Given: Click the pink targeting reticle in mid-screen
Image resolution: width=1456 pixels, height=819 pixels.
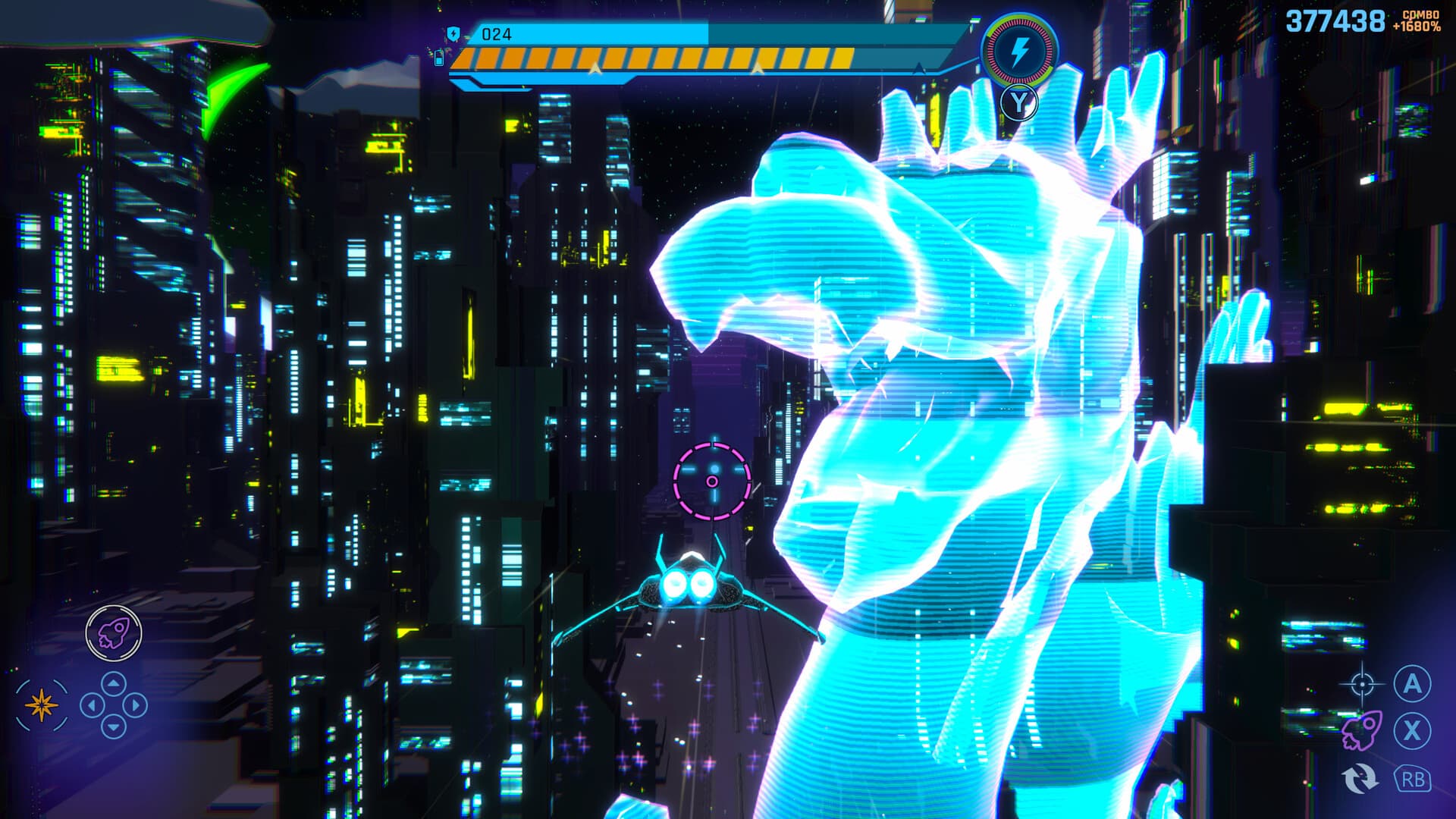Looking at the screenshot, I should [714, 481].
